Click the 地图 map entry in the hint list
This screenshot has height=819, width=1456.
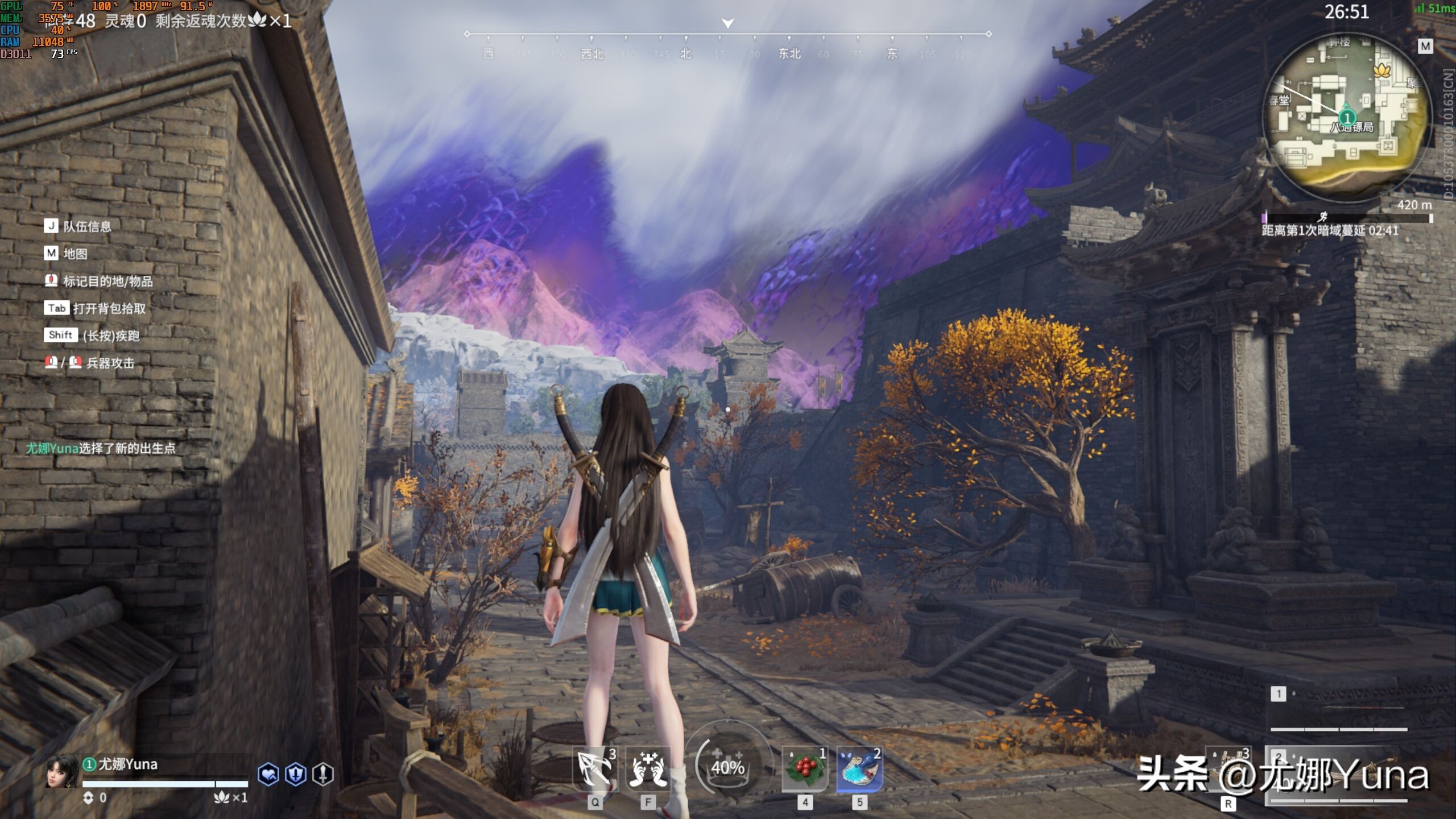75,254
